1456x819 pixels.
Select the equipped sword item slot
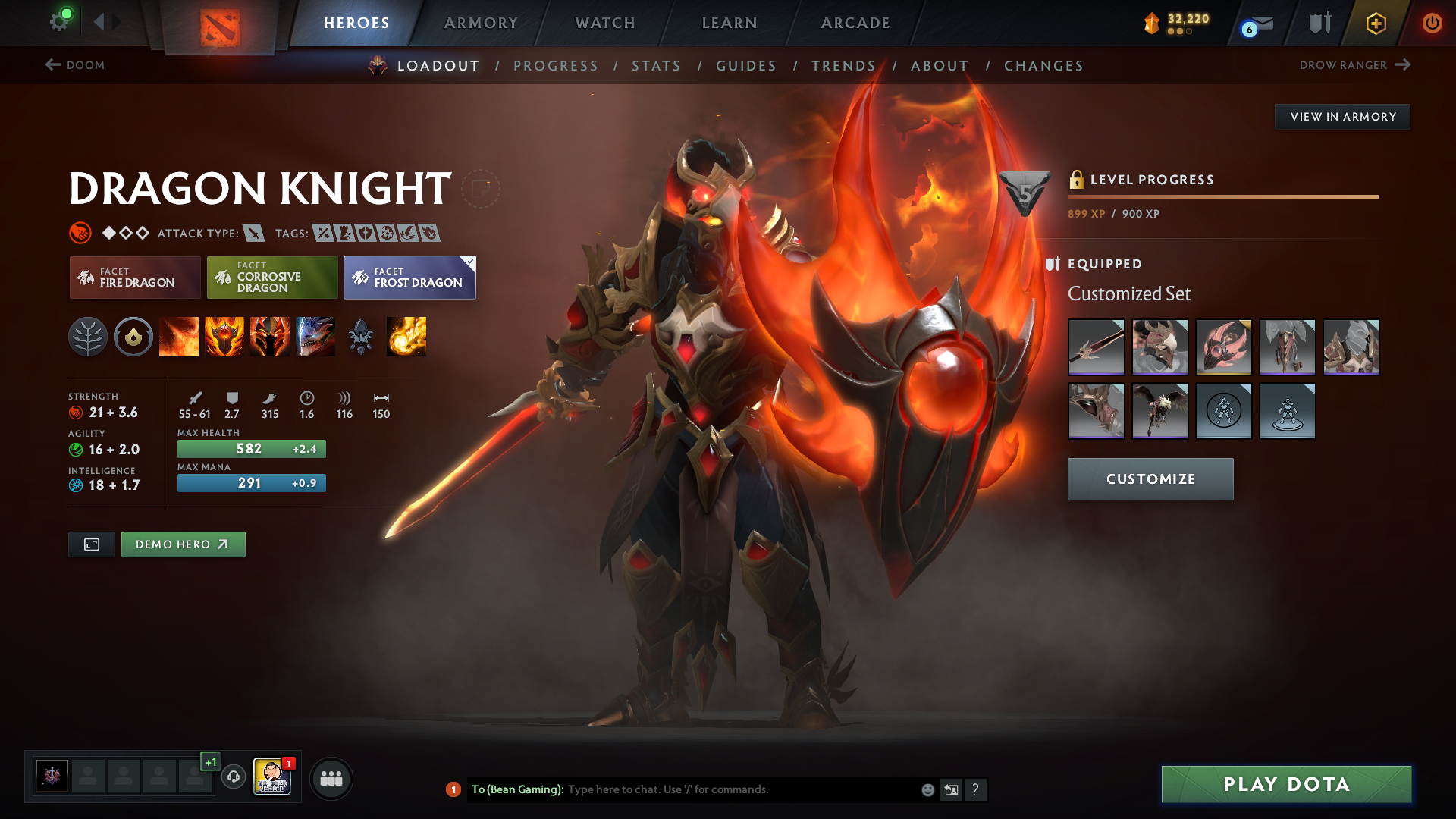coord(1096,347)
